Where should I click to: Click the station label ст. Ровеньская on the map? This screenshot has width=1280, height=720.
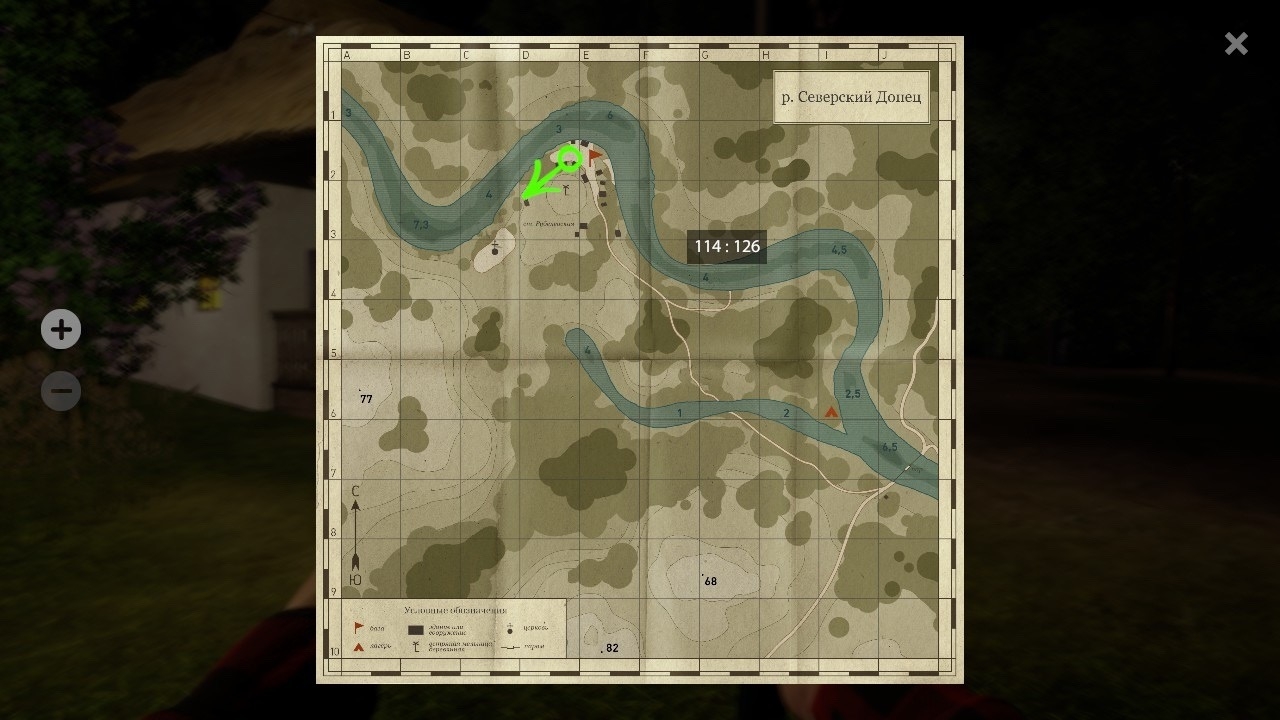[548, 223]
